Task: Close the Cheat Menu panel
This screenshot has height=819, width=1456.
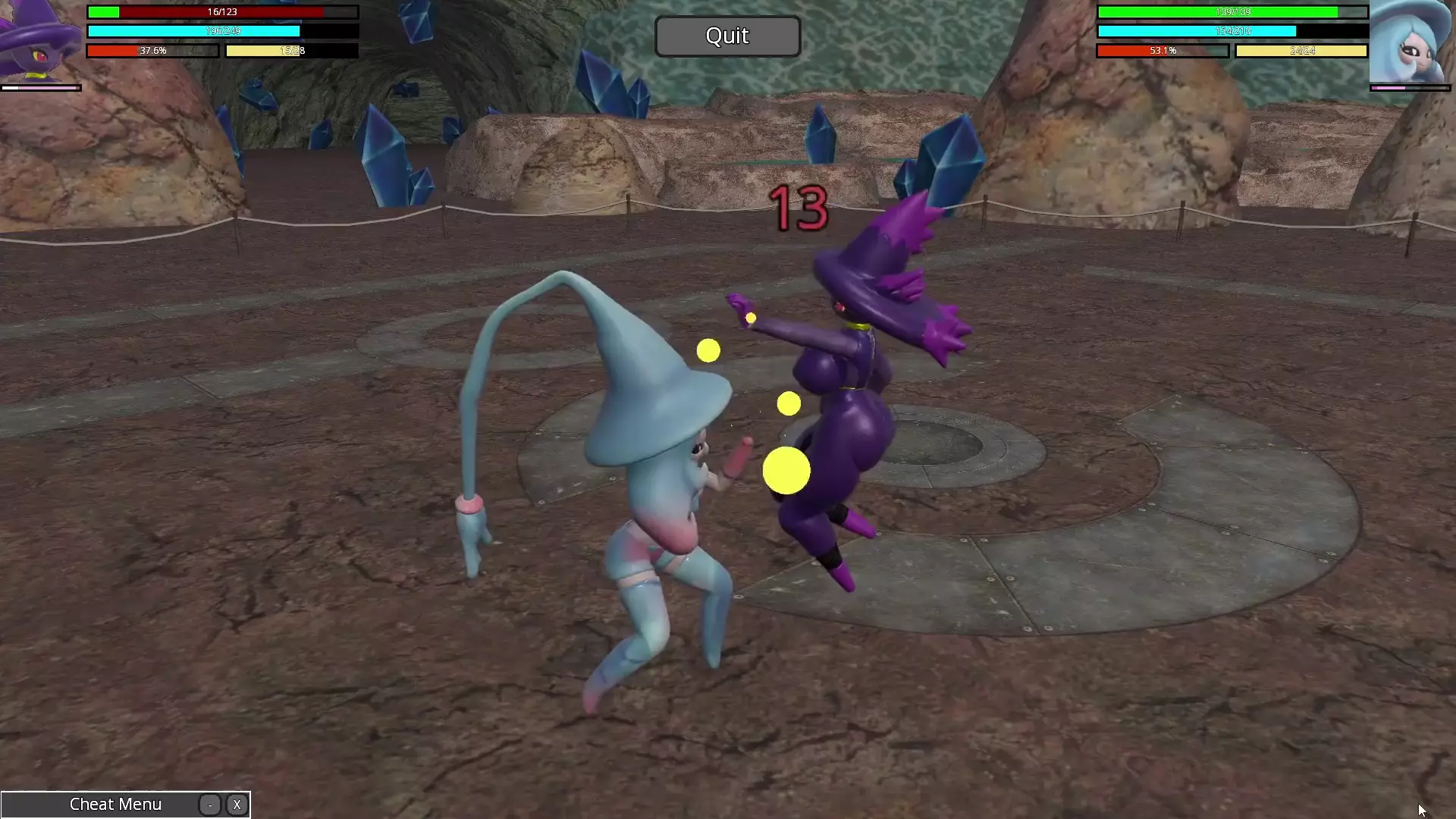Action: tap(237, 805)
